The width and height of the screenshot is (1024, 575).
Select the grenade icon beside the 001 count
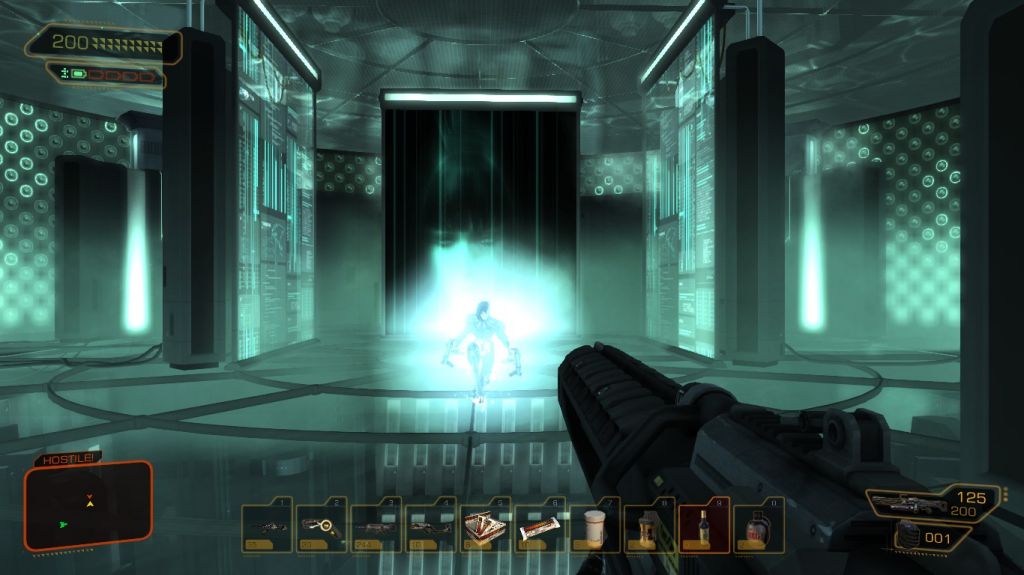(x=907, y=536)
